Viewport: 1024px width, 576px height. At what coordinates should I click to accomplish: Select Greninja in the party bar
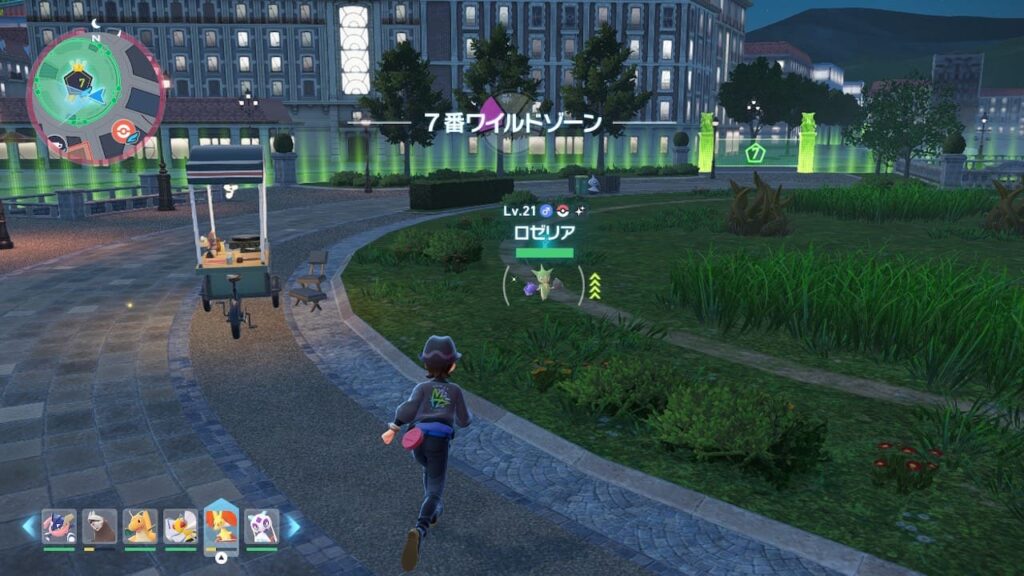point(59,526)
